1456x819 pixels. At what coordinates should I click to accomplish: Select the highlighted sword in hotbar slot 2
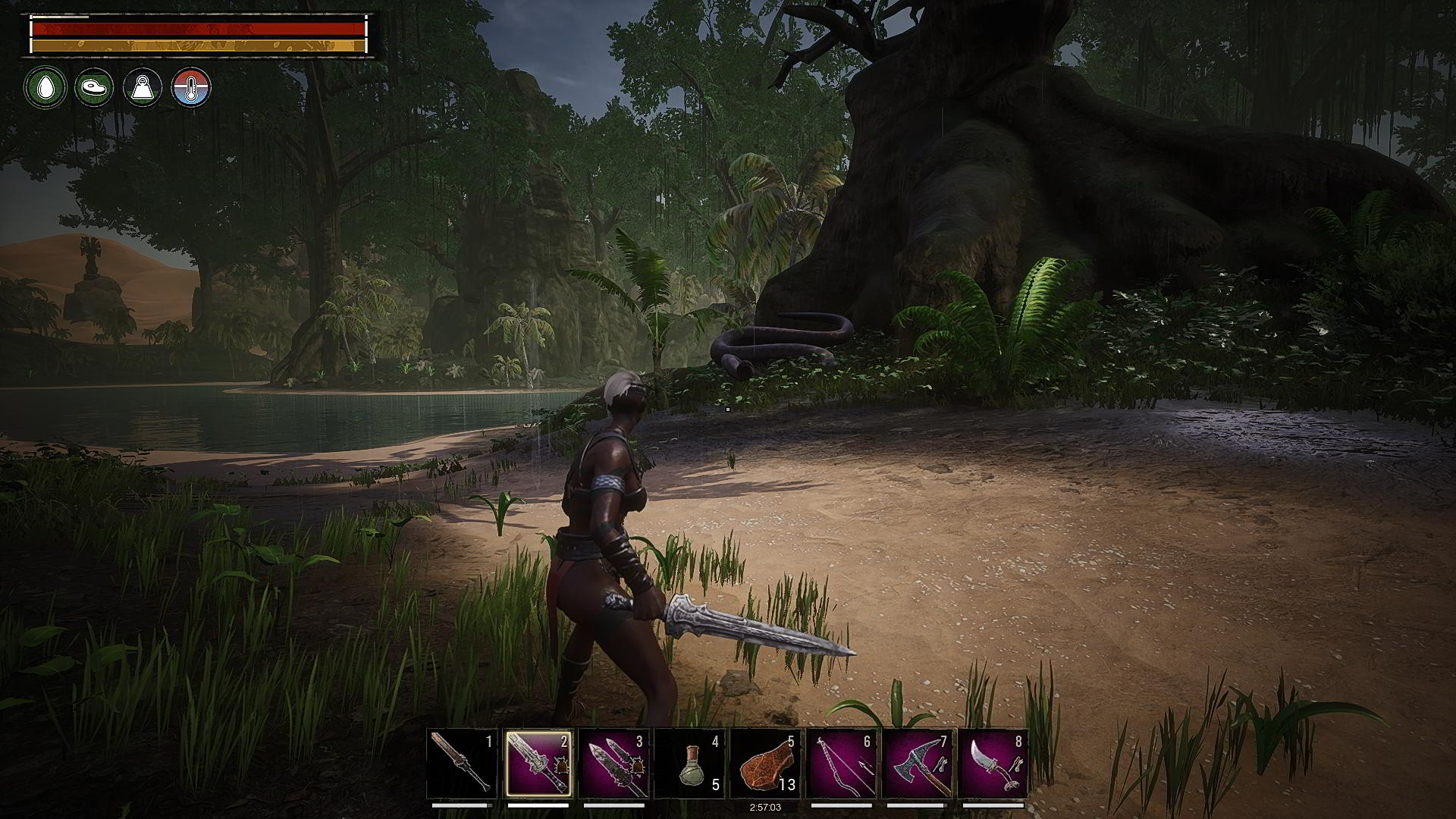coord(538,764)
